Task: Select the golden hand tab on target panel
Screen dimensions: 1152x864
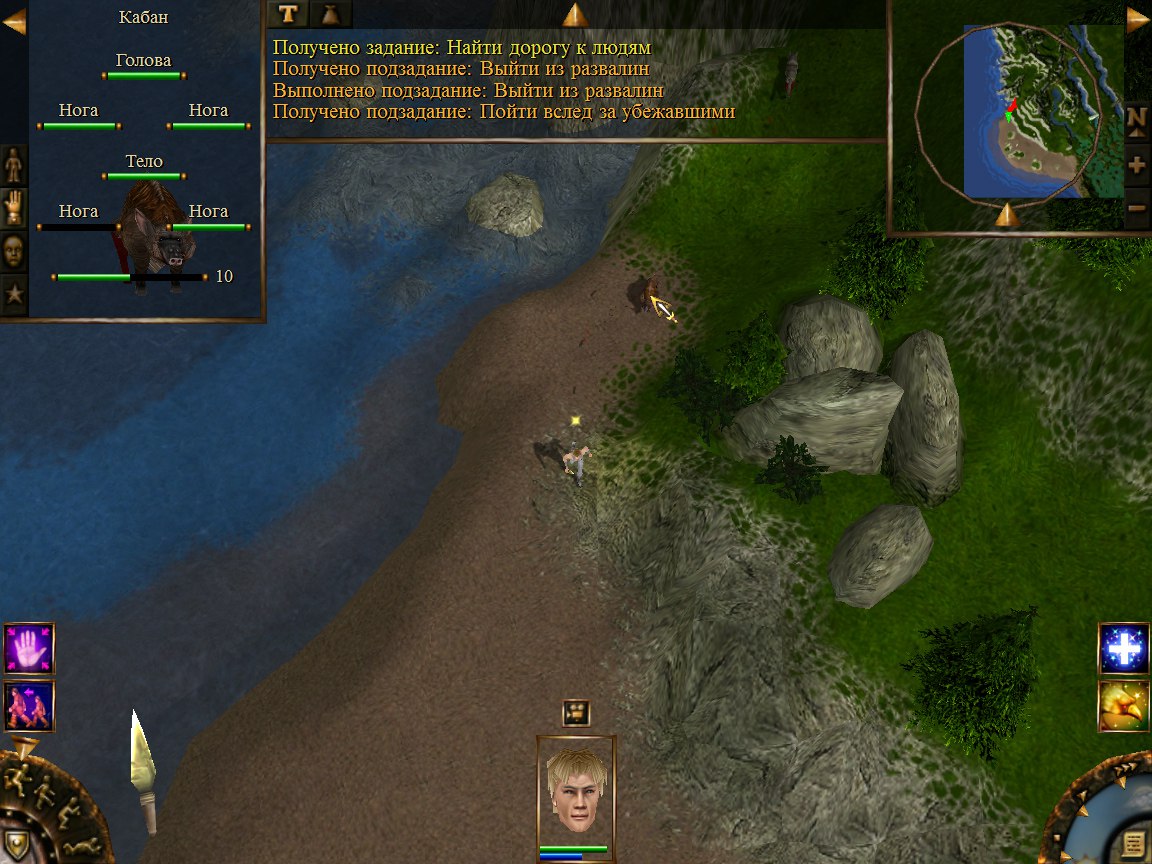Action: pos(14,207)
